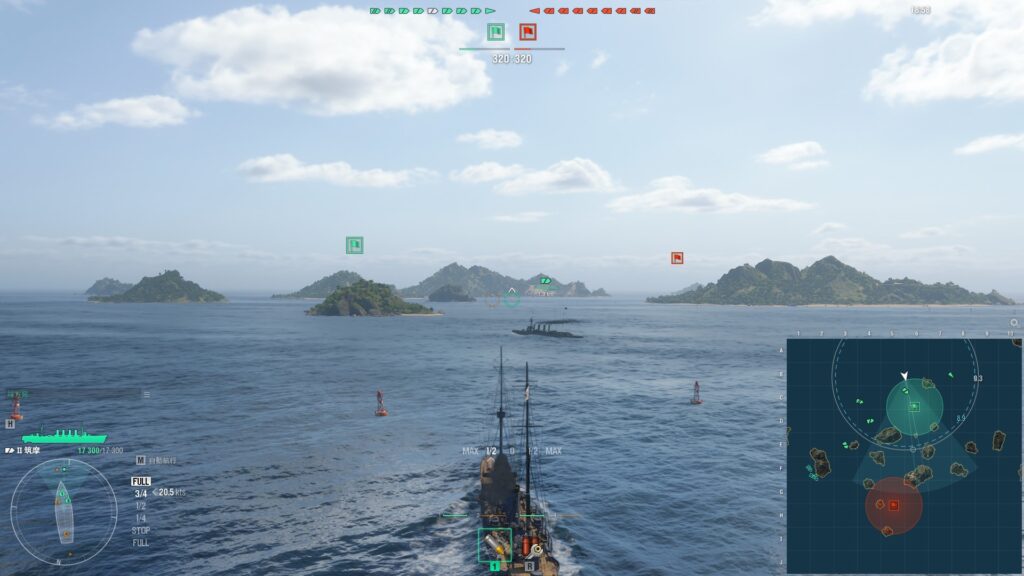1024x576 pixels.
Task: Select the HE shell ammo slot
Action: tap(495, 545)
